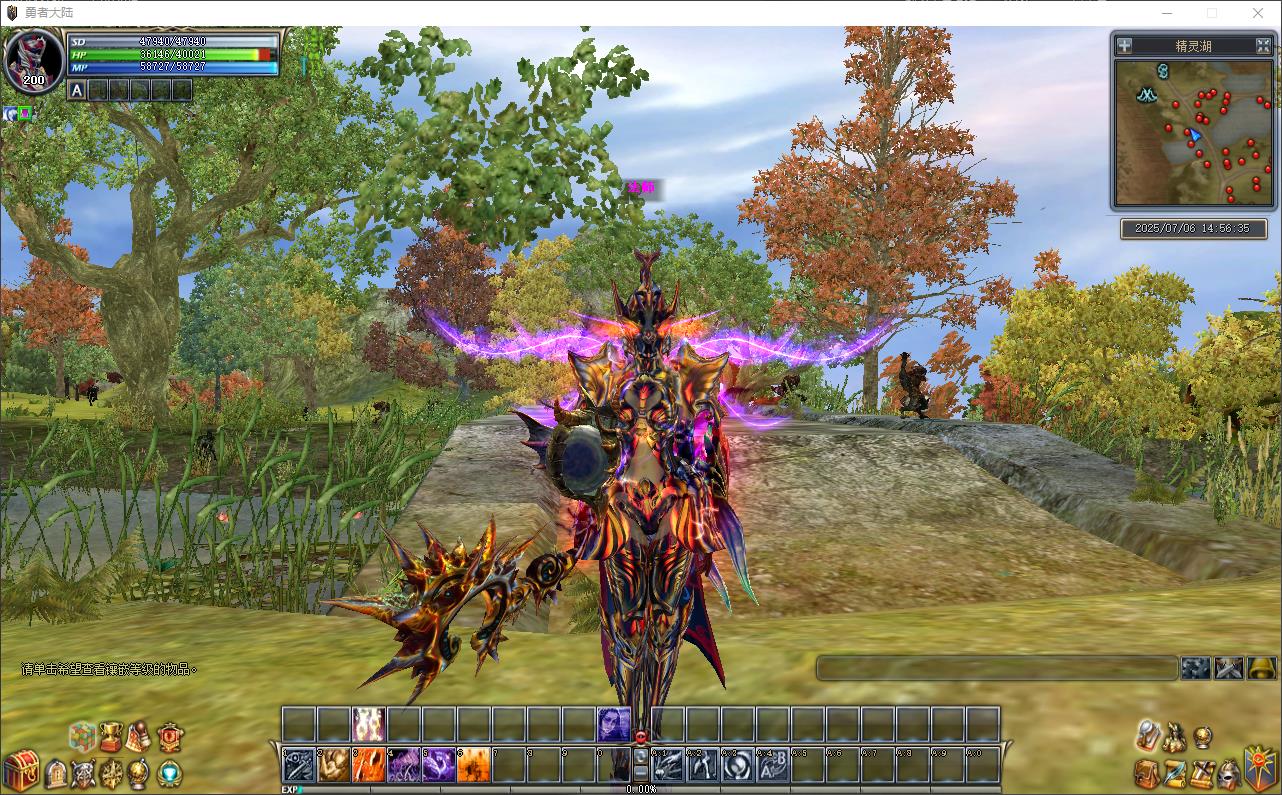Image resolution: width=1282 pixels, height=795 pixels.
Task: Open the leather backpack inventory
Action: (x=1147, y=774)
